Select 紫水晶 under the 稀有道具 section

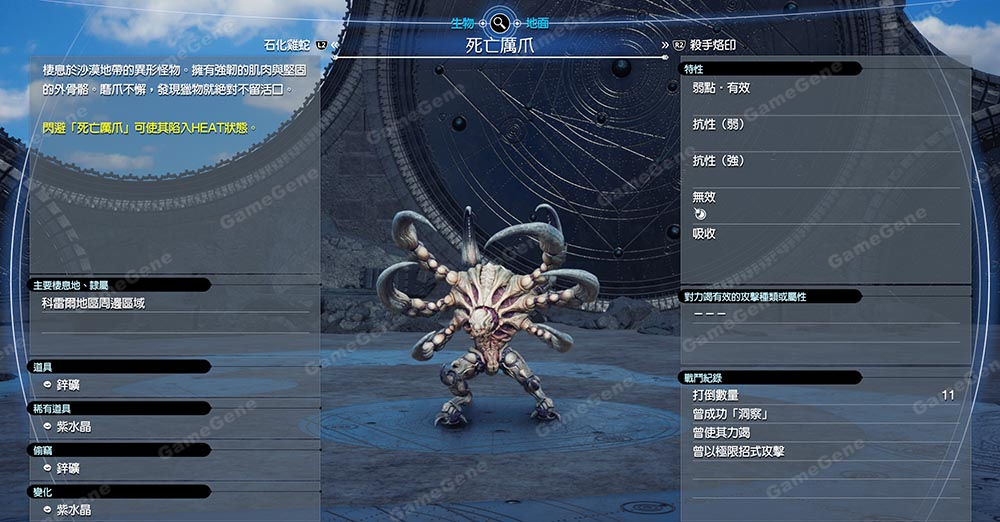click(73, 426)
